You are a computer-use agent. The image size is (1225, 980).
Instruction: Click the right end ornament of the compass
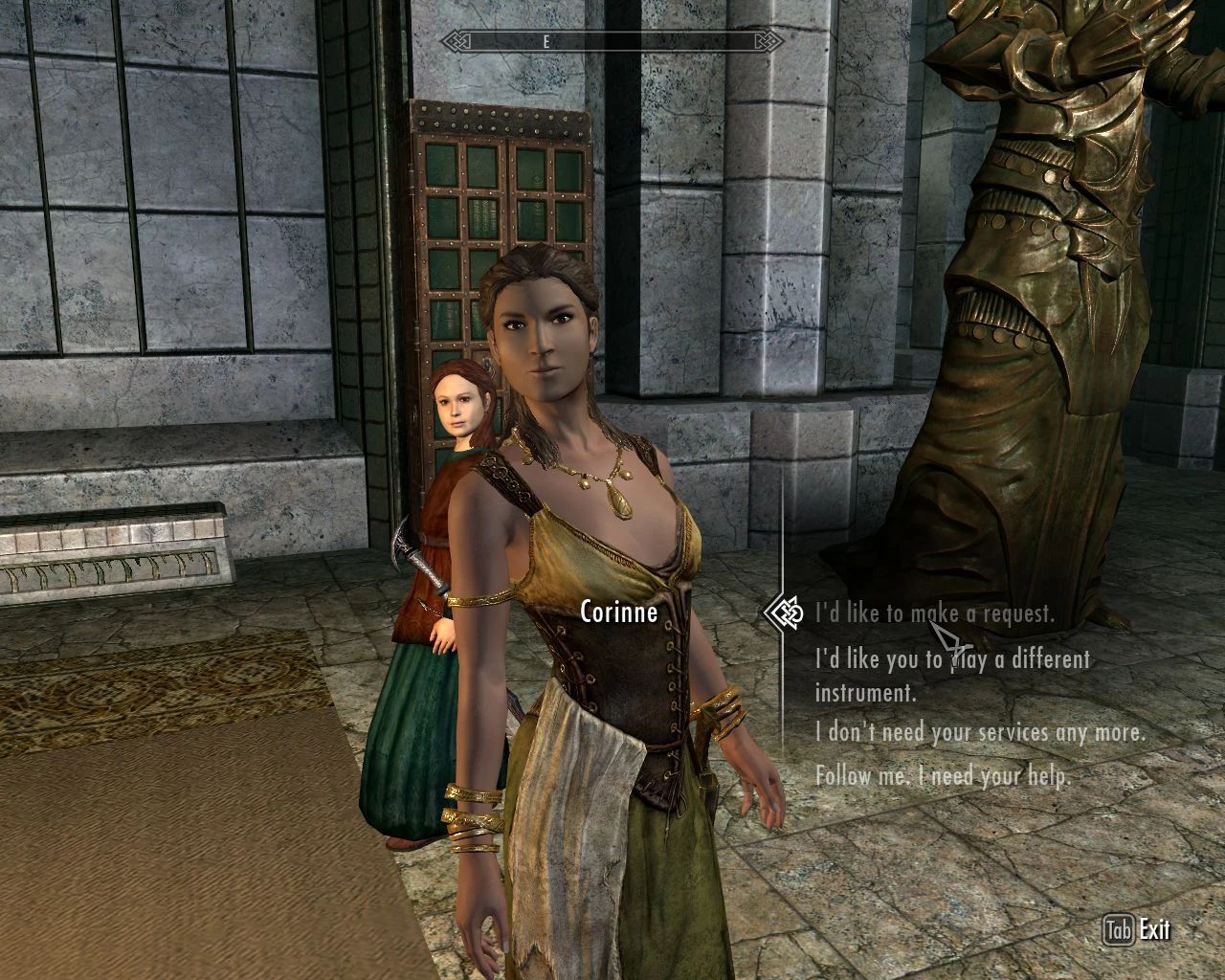pos(769,41)
